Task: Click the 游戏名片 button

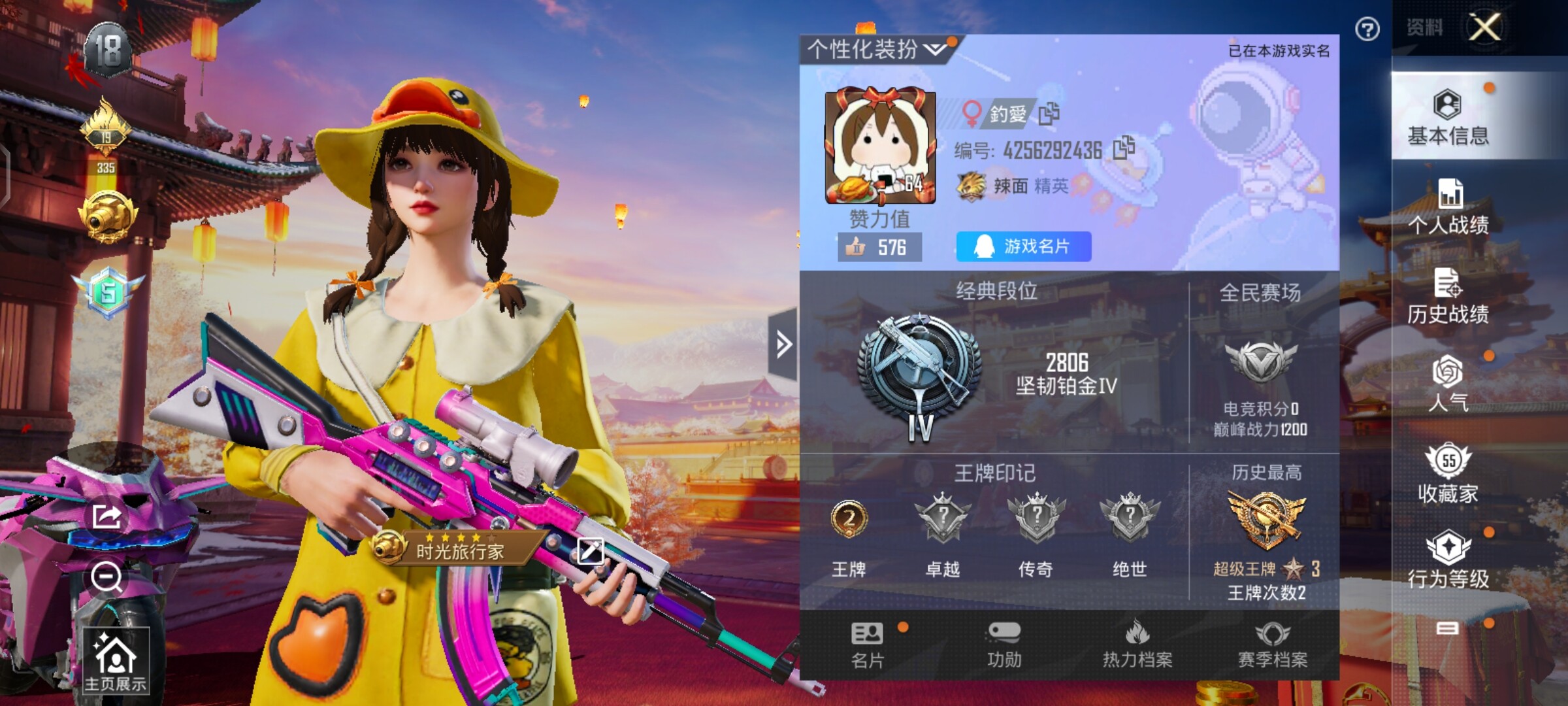Action: 1023,246
